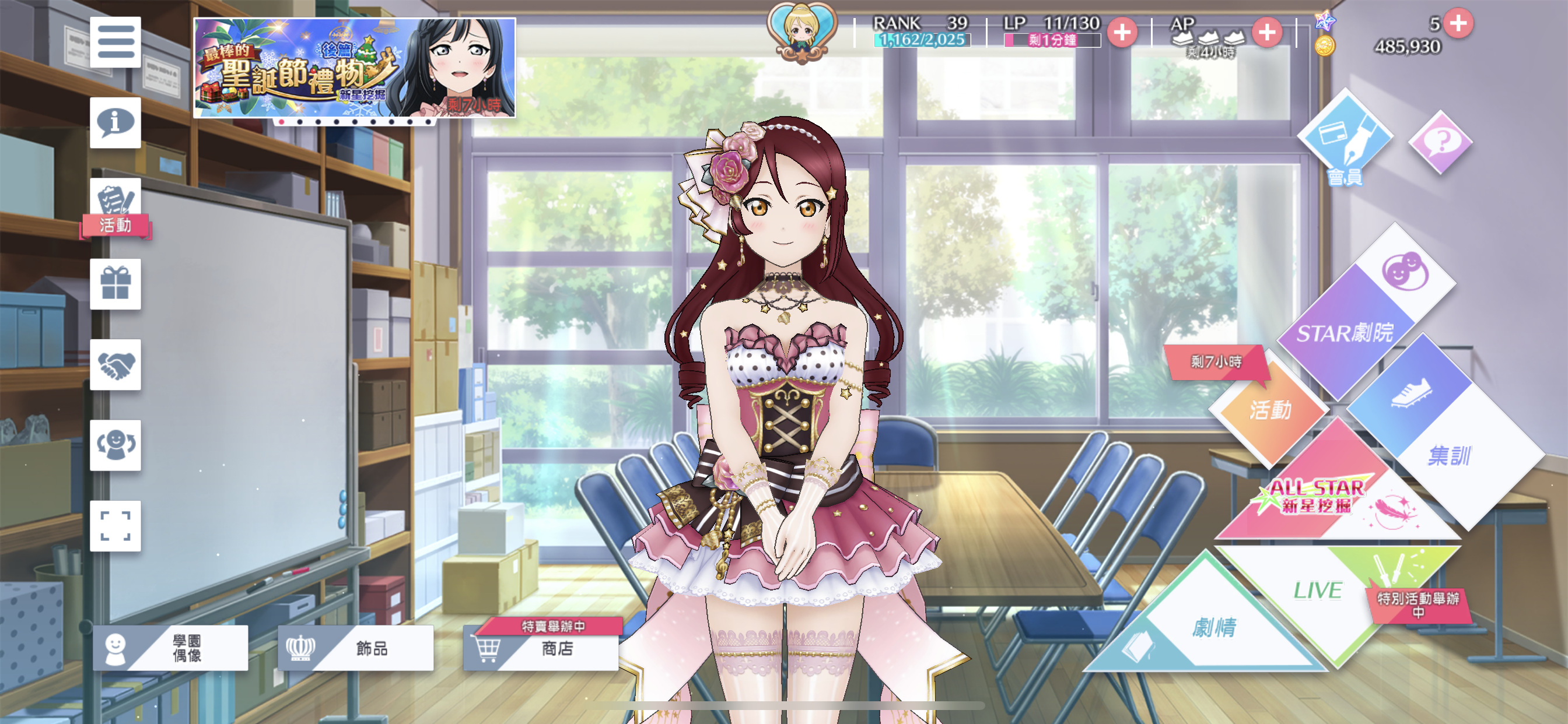Open the 劇情 story section
Image resolution: width=1568 pixels, height=724 pixels.
click(x=1214, y=627)
